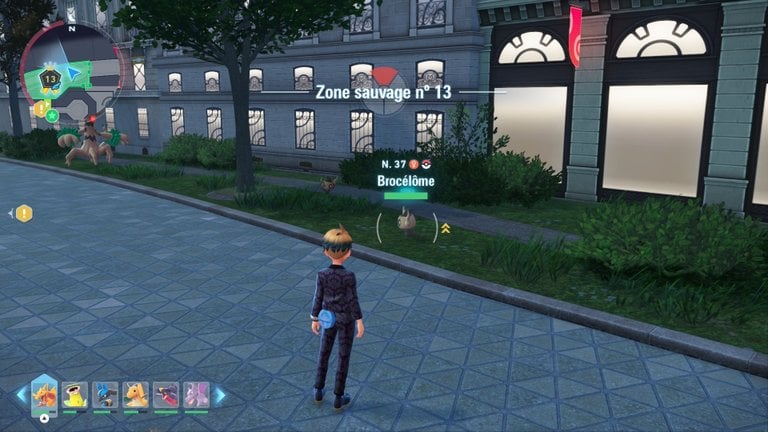This screenshot has height=432, width=768.
Task: Click the green star marker on the minimap
Action: (x=51, y=115)
